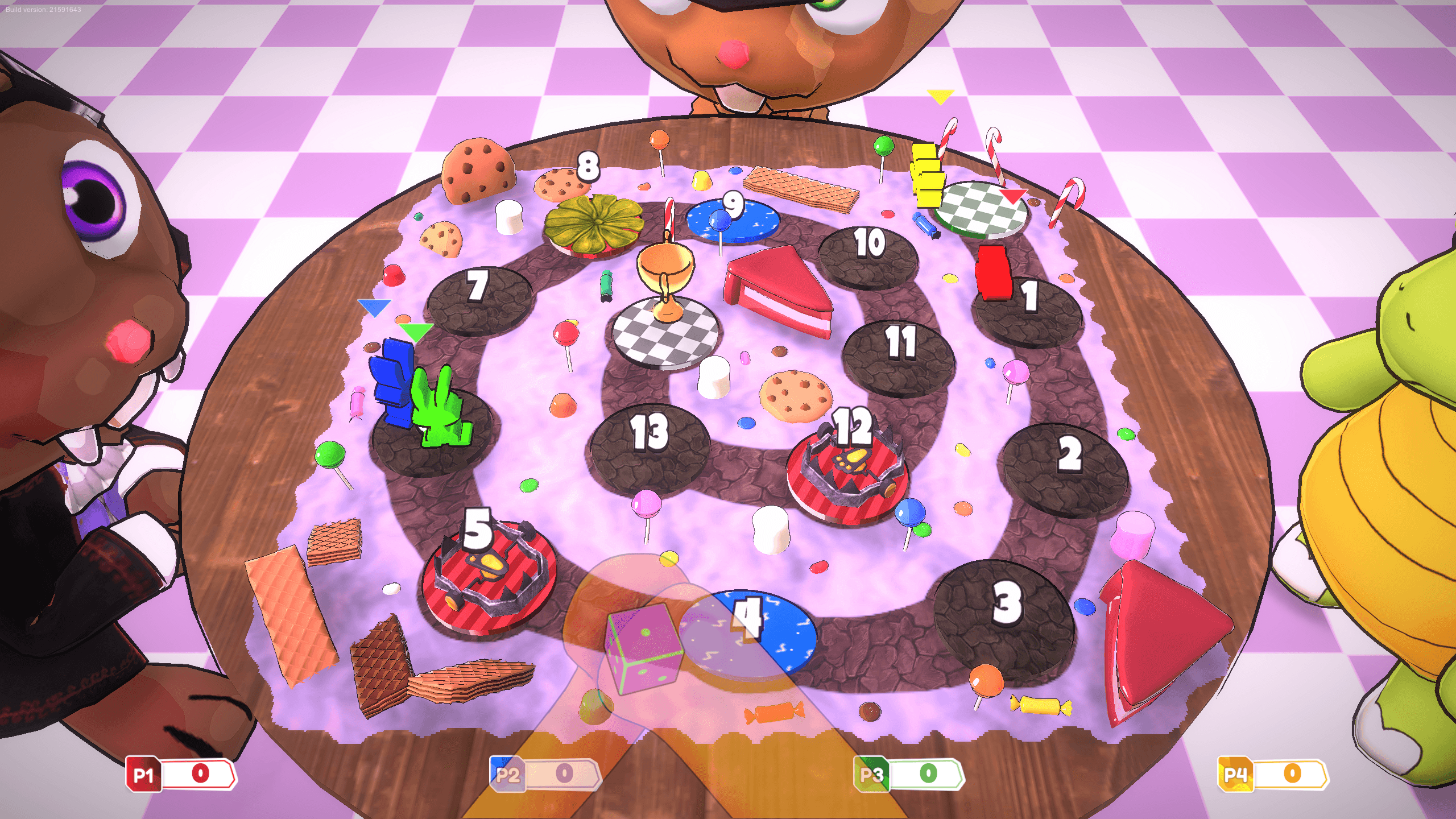1456x819 pixels.
Task: Select the blue P2 player badge
Action: (x=507, y=775)
